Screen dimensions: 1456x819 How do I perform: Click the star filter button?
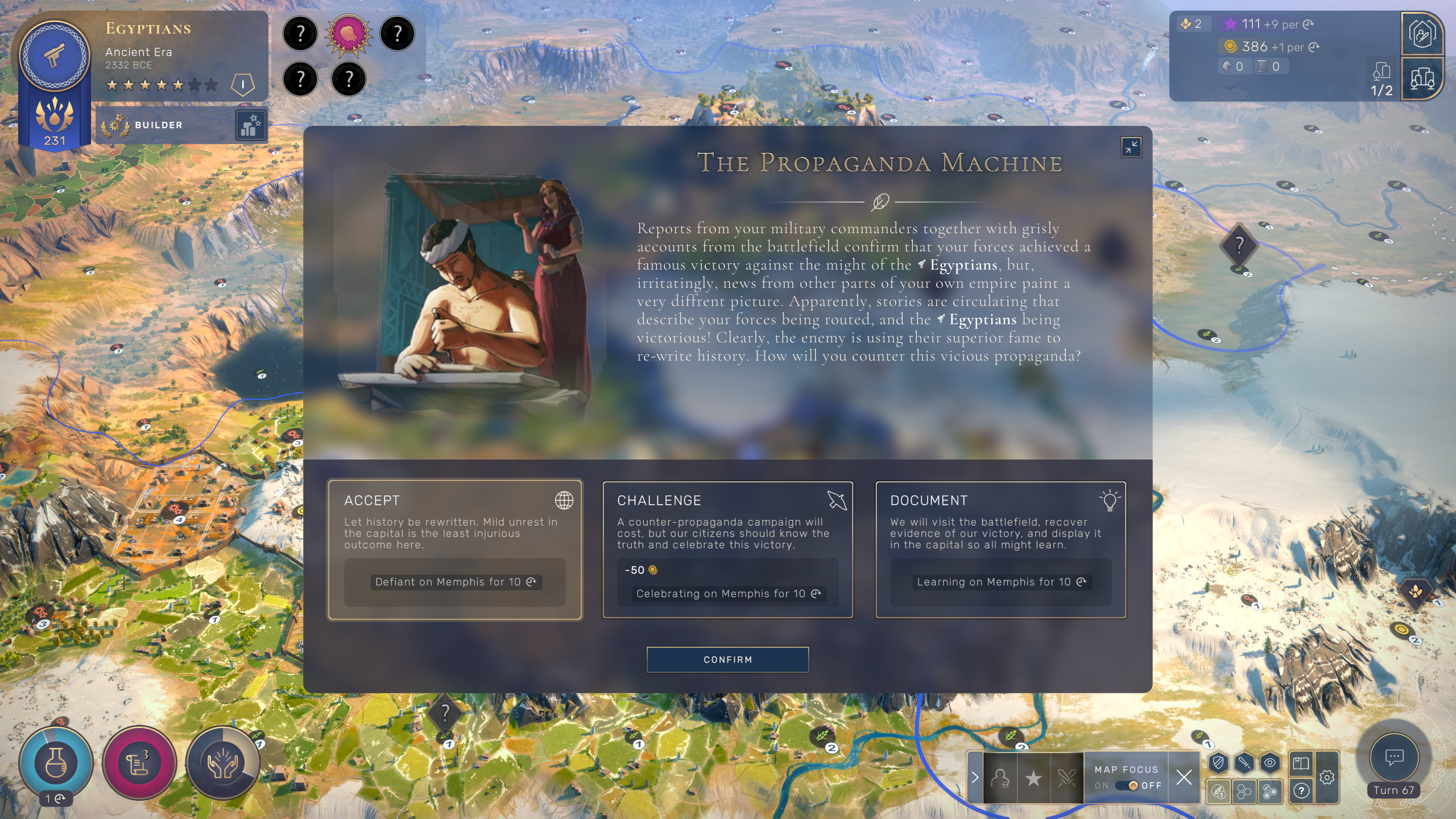[x=1033, y=778]
